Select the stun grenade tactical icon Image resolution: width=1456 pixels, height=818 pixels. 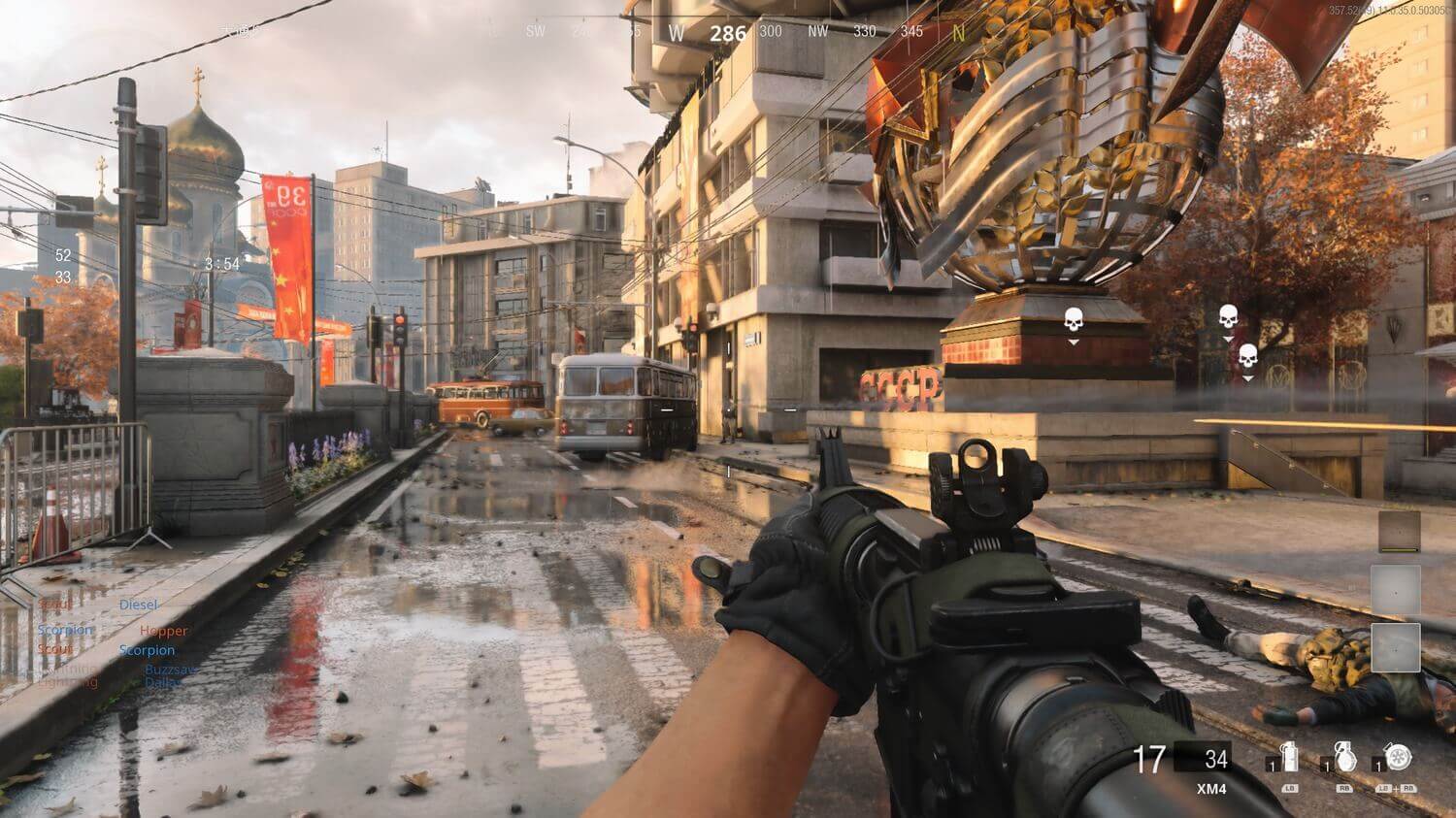point(1289,758)
